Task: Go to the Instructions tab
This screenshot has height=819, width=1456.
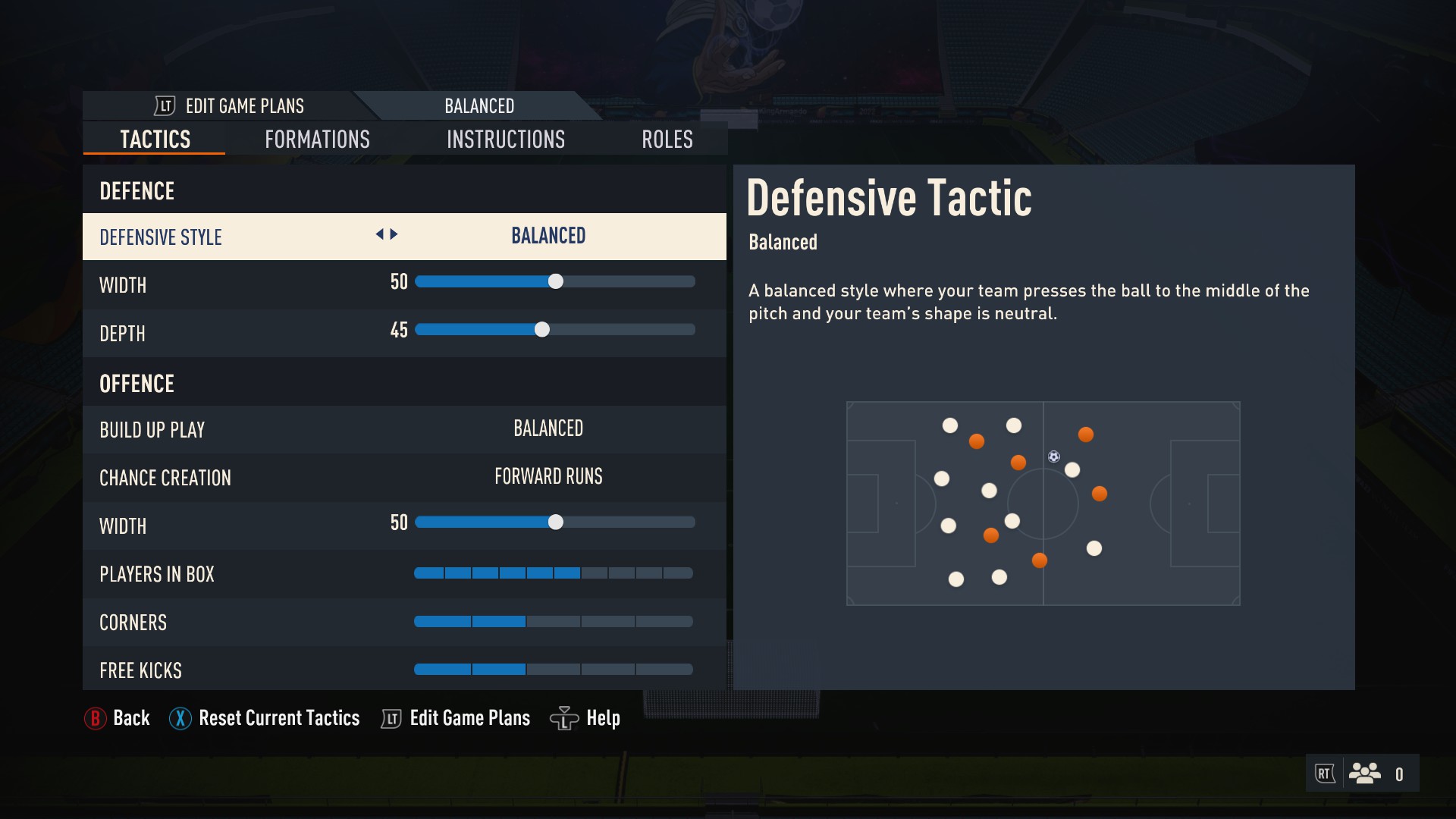Action: pyautogui.click(x=506, y=140)
